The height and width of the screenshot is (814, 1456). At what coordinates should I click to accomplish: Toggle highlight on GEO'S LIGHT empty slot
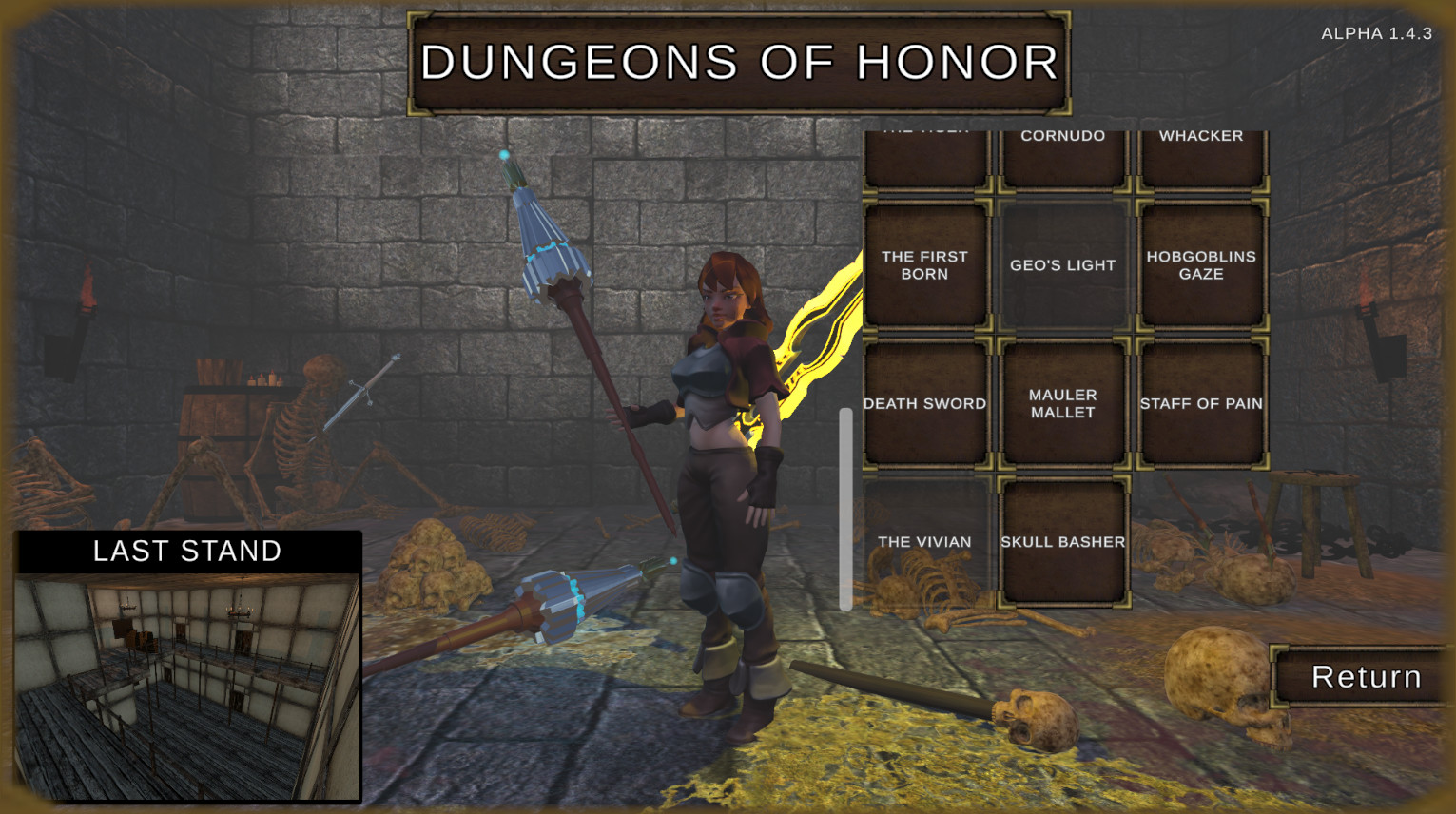1063,265
